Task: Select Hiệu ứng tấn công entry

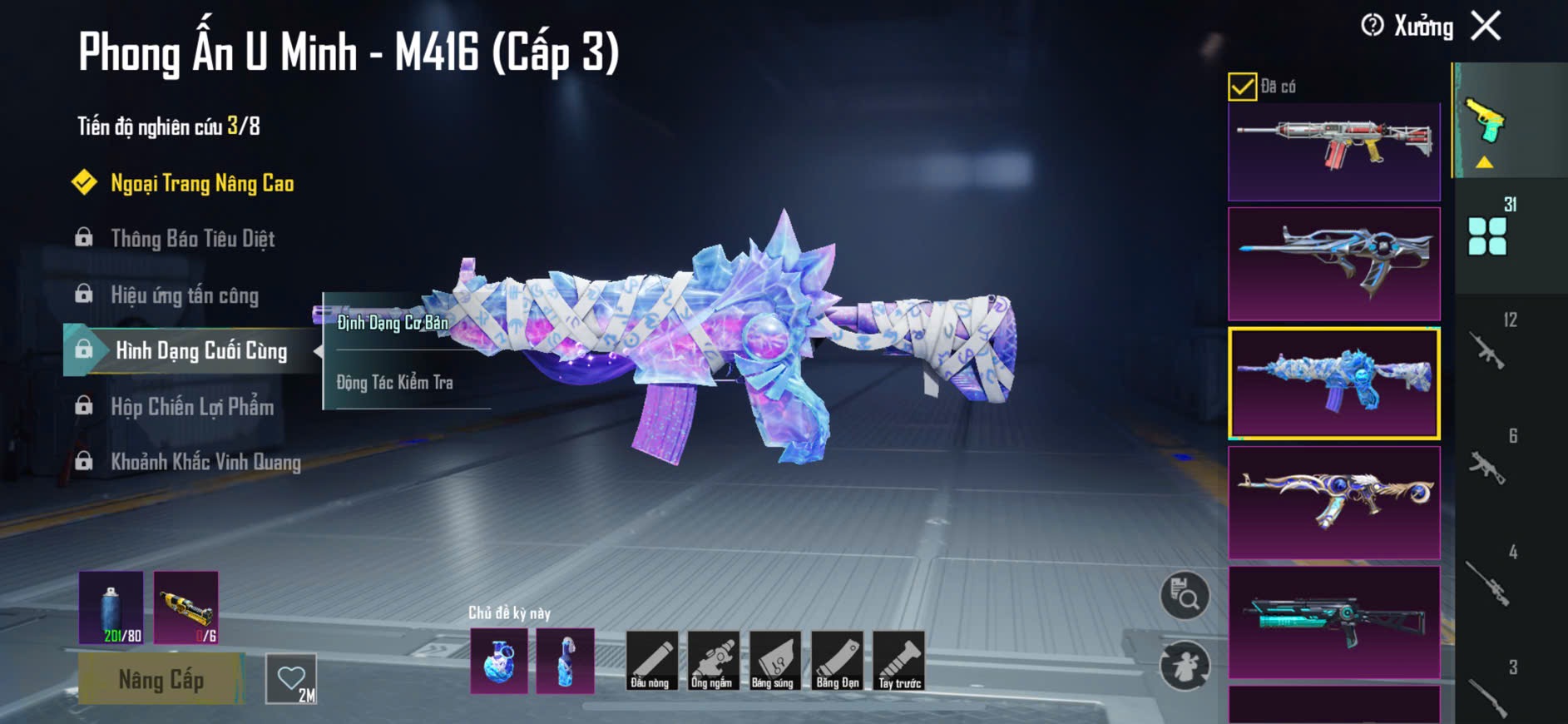Action: pyautogui.click(x=184, y=295)
